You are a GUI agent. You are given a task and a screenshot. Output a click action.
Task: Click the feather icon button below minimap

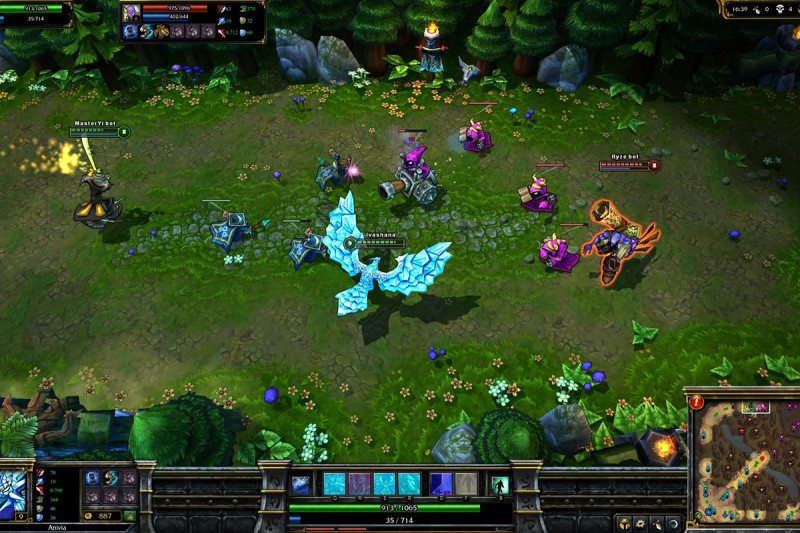(655, 523)
